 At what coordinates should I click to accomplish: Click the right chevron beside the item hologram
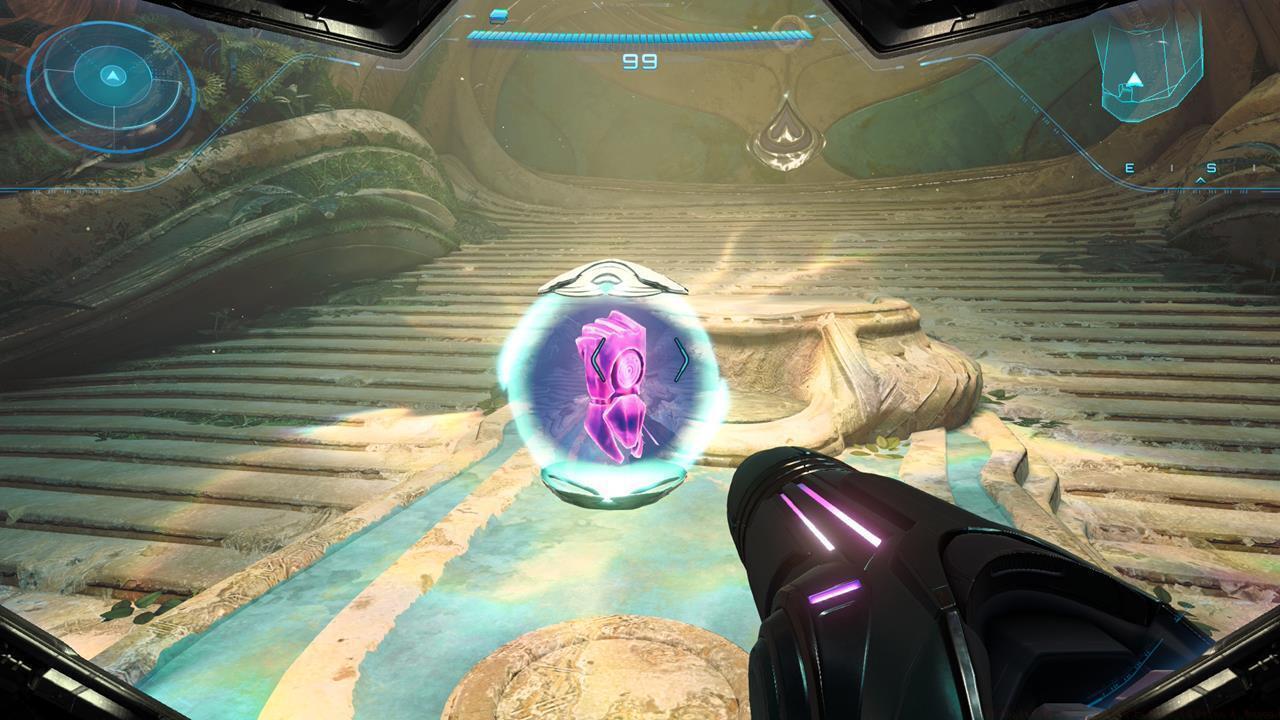[684, 358]
